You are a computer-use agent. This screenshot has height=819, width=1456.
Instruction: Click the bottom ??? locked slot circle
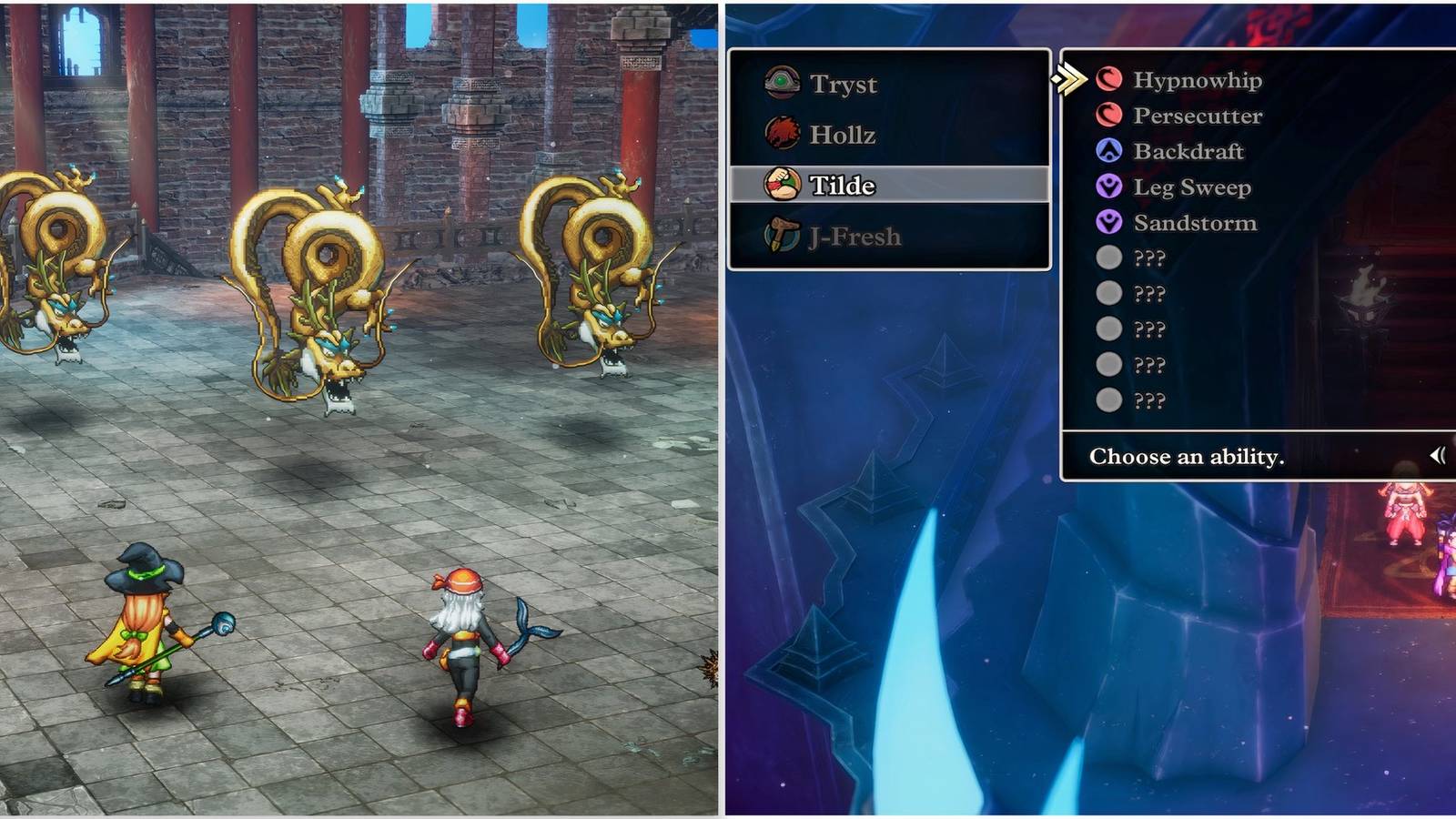[x=1107, y=399]
